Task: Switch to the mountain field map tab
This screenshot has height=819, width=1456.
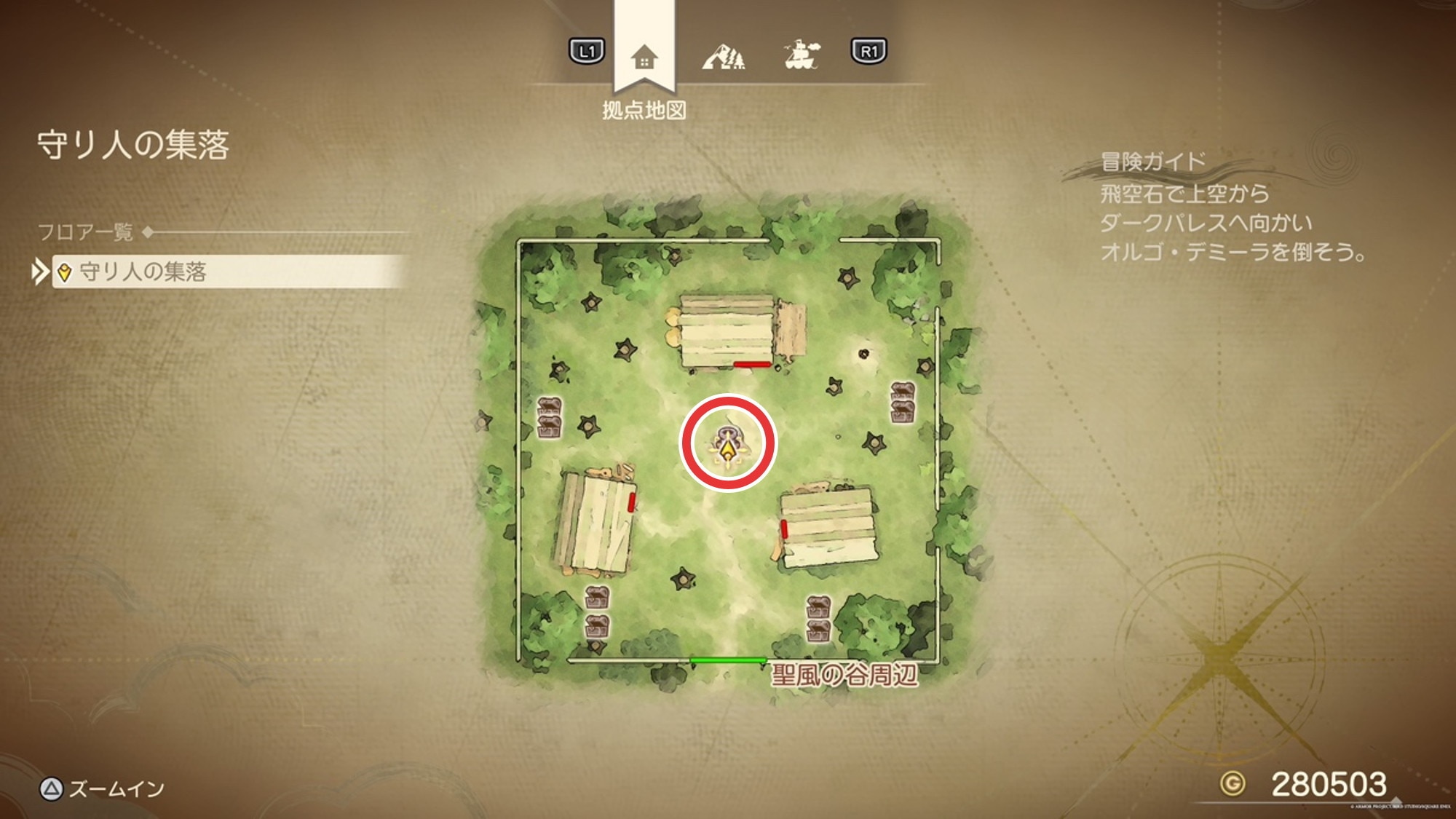Action: tap(723, 55)
